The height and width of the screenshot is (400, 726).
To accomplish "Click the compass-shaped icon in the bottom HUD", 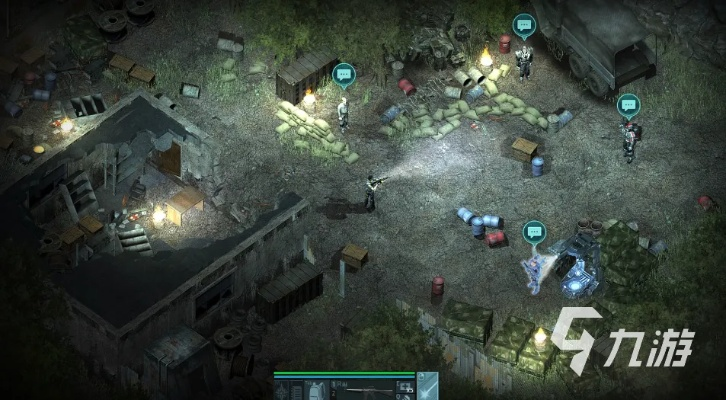I will click(282, 391).
